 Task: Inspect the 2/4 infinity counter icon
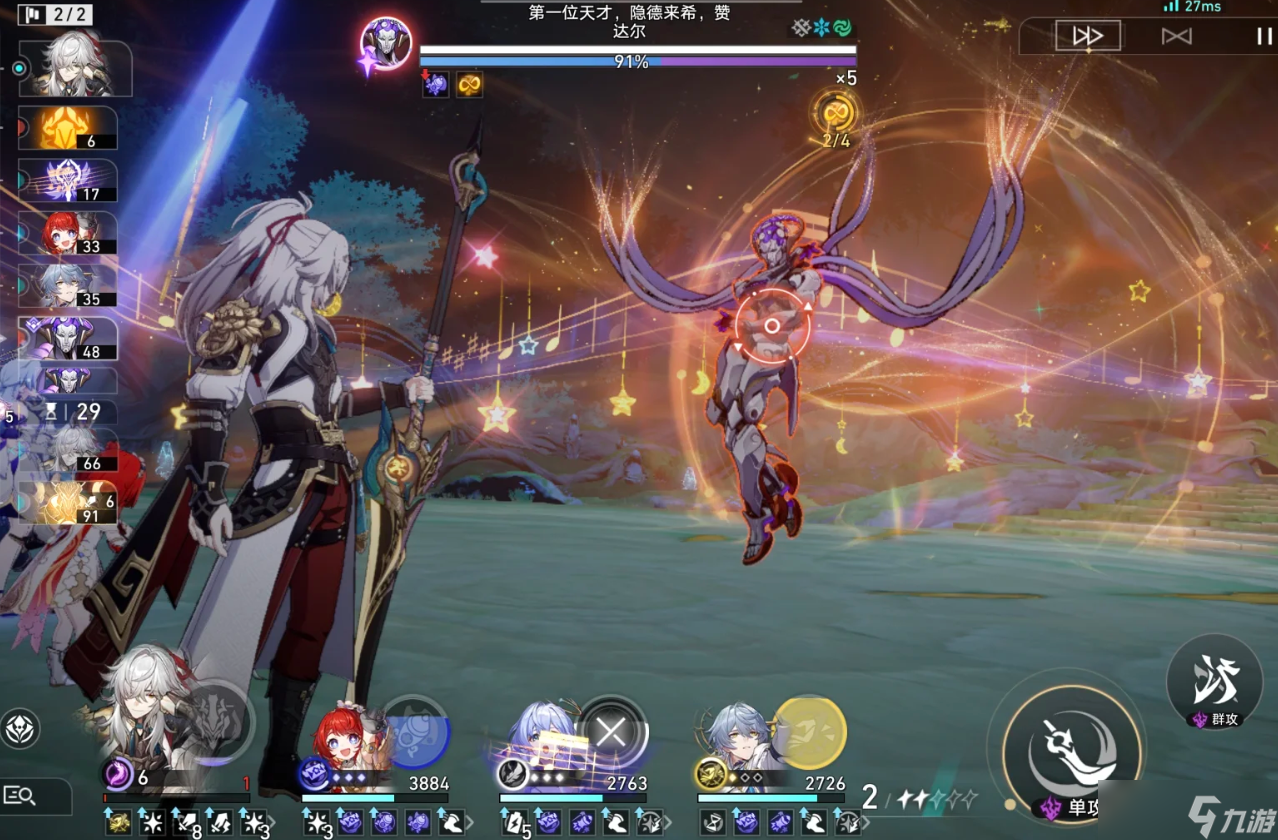834,113
